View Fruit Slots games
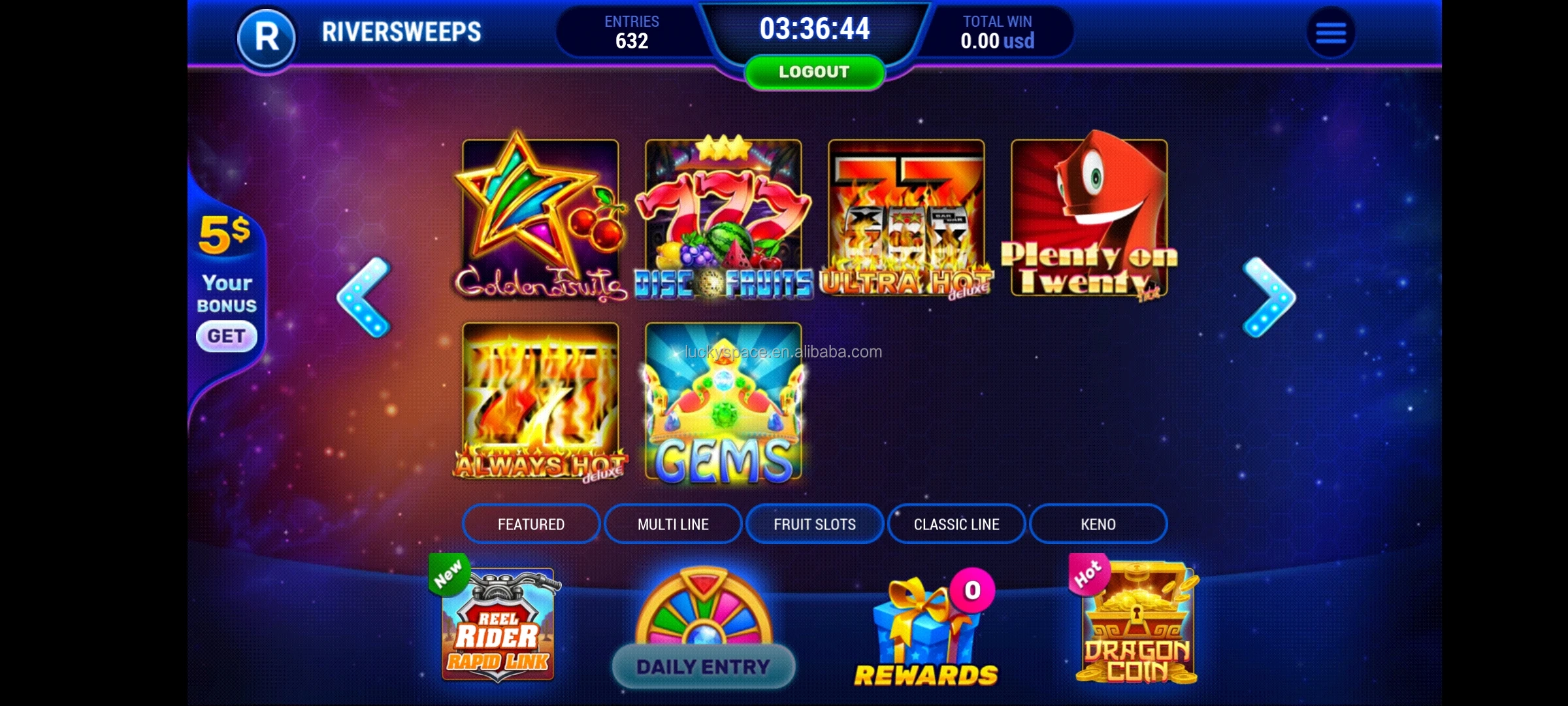The image size is (1568, 706). pos(814,524)
